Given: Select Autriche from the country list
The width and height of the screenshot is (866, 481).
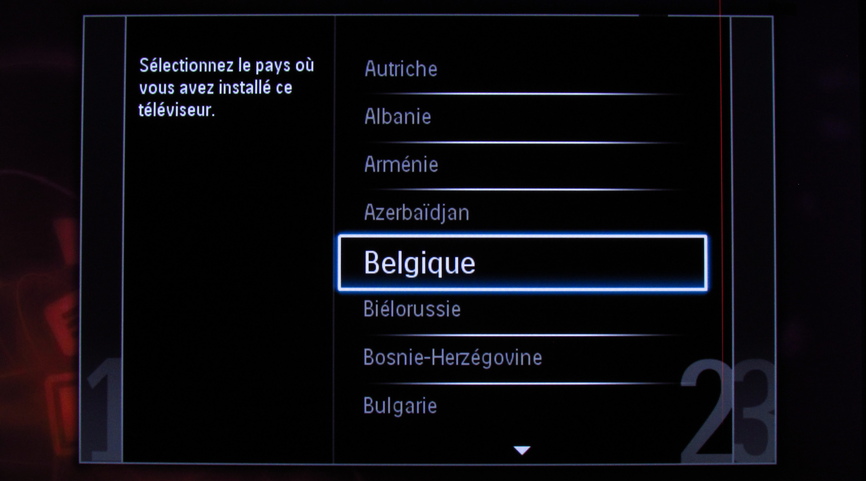Looking at the screenshot, I should tap(401, 69).
